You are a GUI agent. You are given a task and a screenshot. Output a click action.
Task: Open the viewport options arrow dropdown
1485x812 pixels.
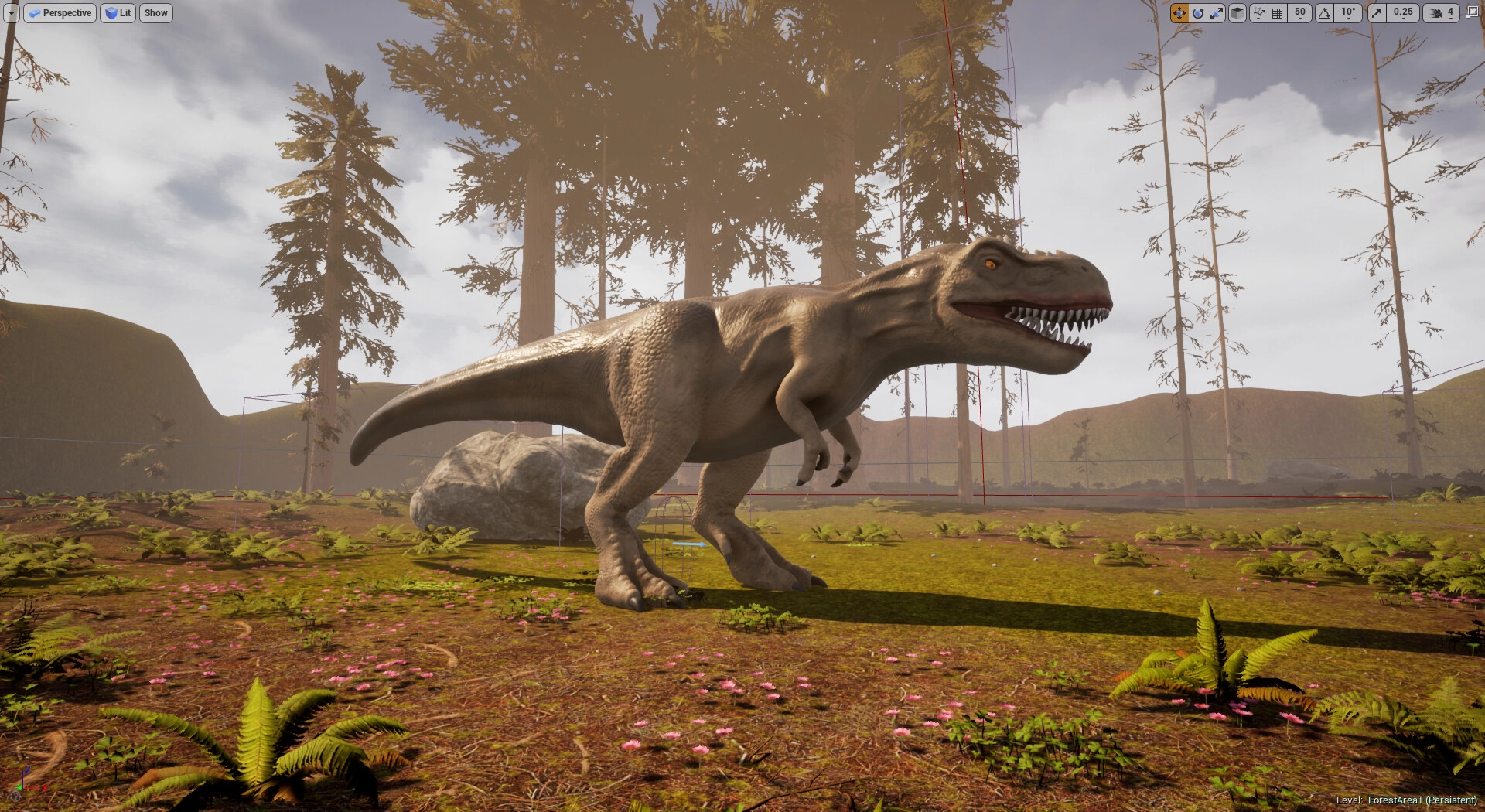pyautogui.click(x=11, y=13)
